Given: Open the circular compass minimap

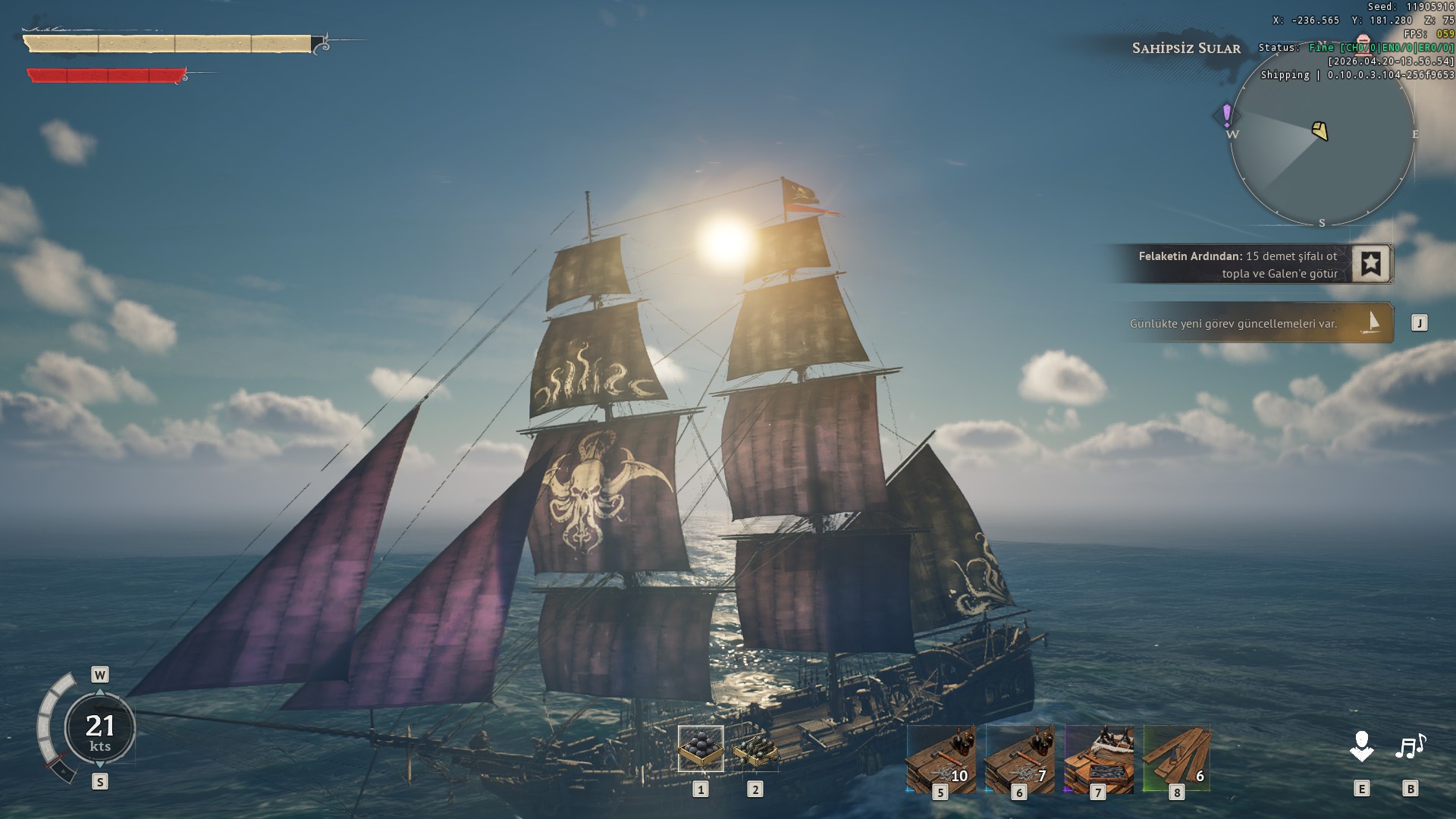Looking at the screenshot, I should (x=1322, y=135).
